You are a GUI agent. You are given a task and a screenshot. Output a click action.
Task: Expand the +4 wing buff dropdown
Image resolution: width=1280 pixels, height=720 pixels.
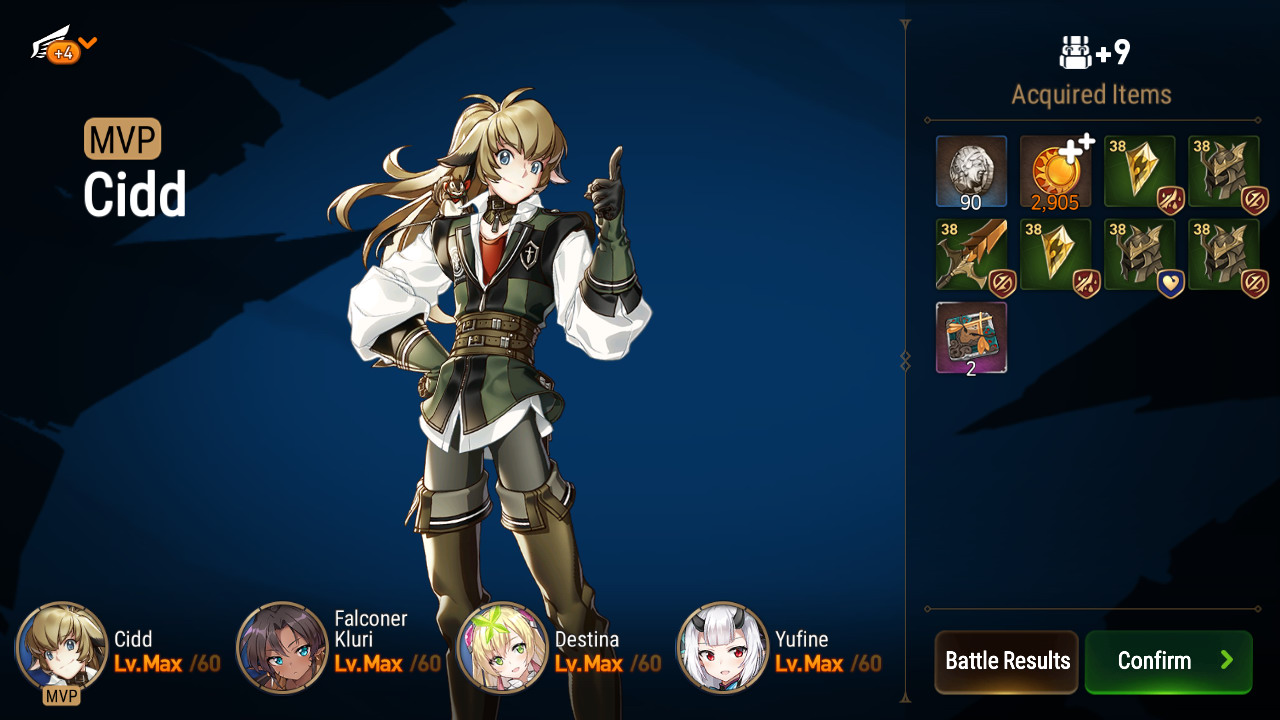(x=64, y=46)
